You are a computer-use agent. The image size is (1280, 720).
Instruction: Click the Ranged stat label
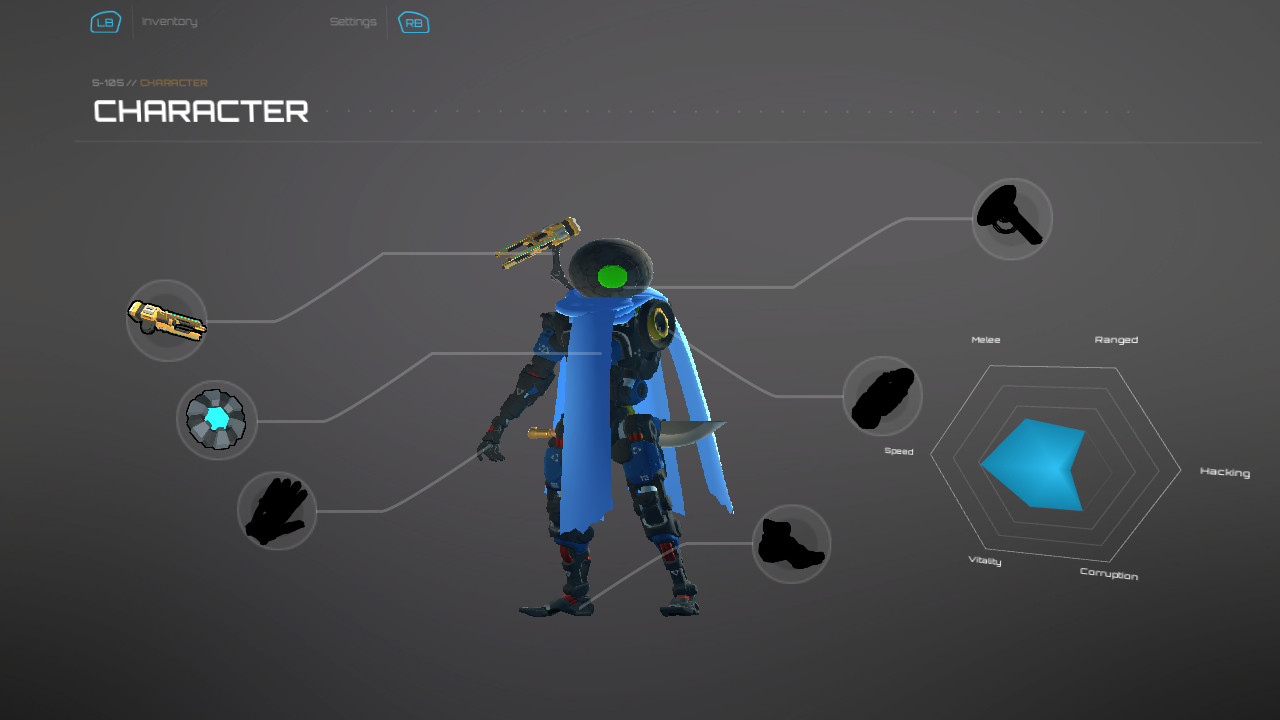(x=1115, y=339)
